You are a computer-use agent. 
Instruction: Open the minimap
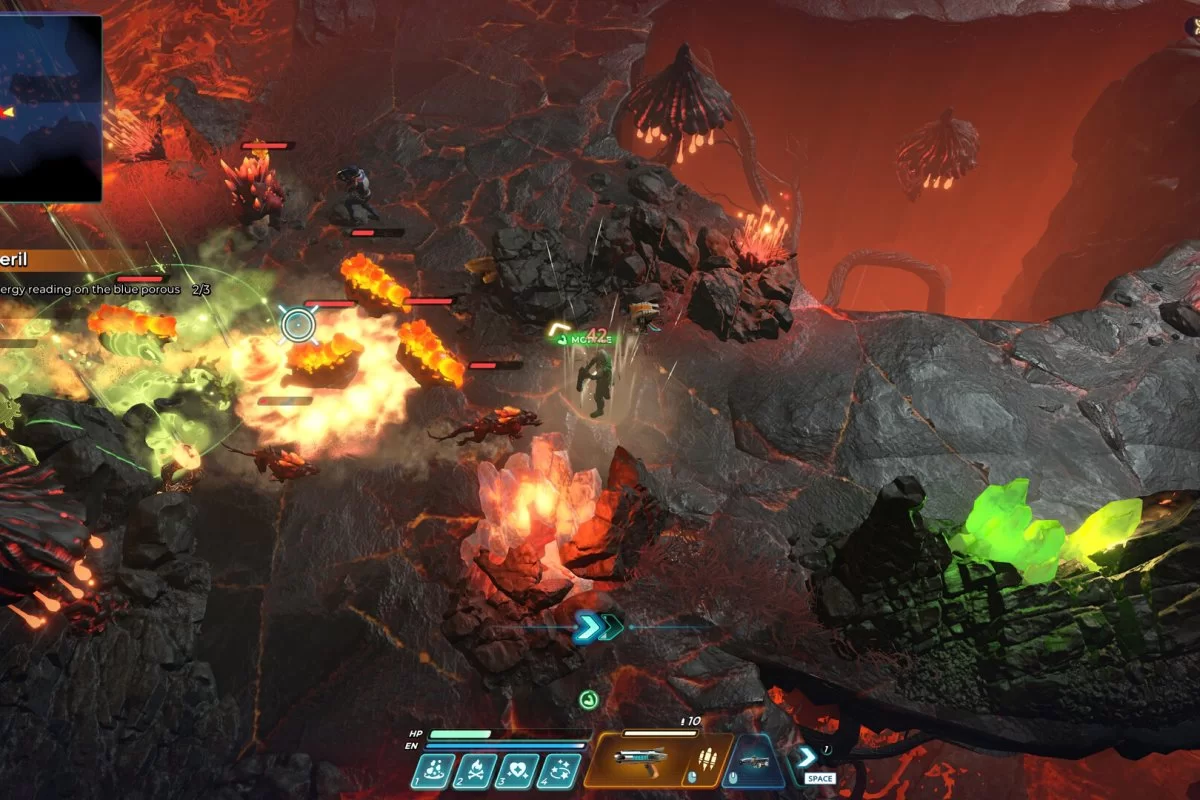[50, 107]
